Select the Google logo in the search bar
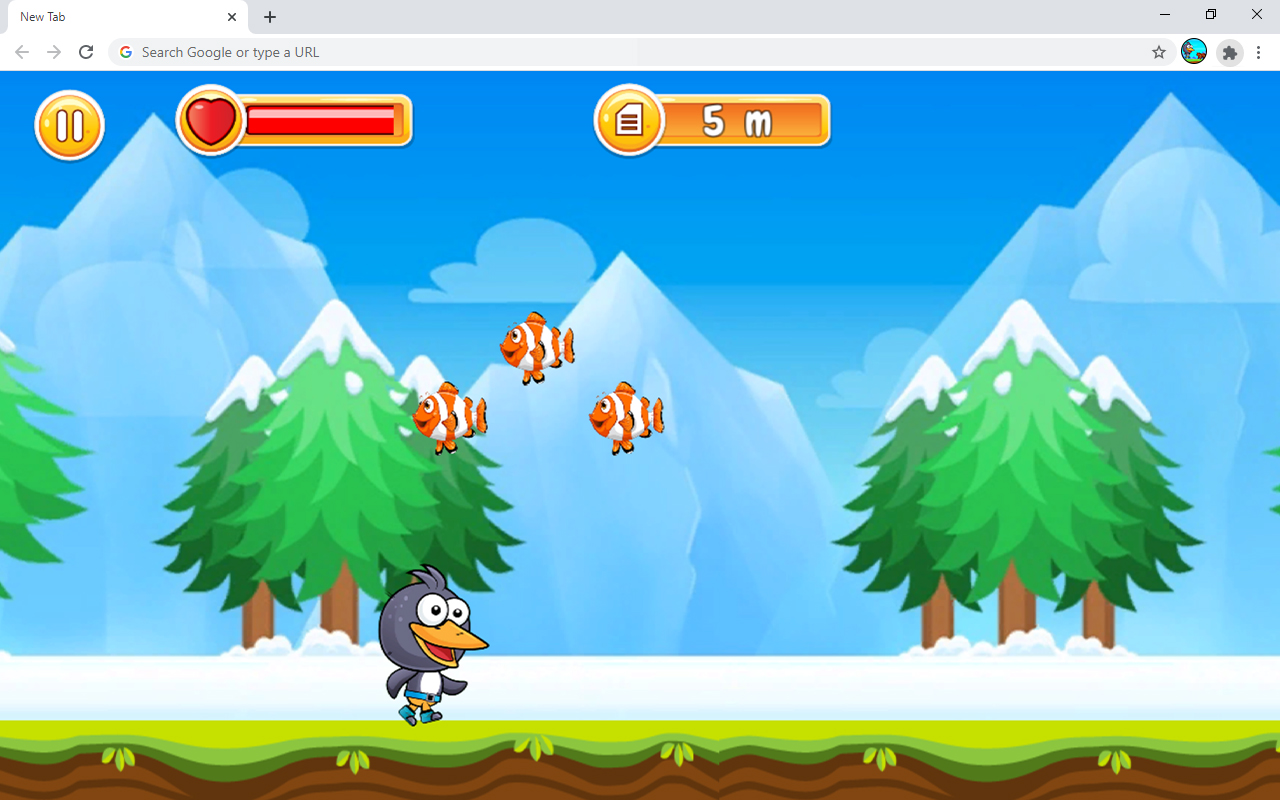This screenshot has width=1280, height=800. 125,52
